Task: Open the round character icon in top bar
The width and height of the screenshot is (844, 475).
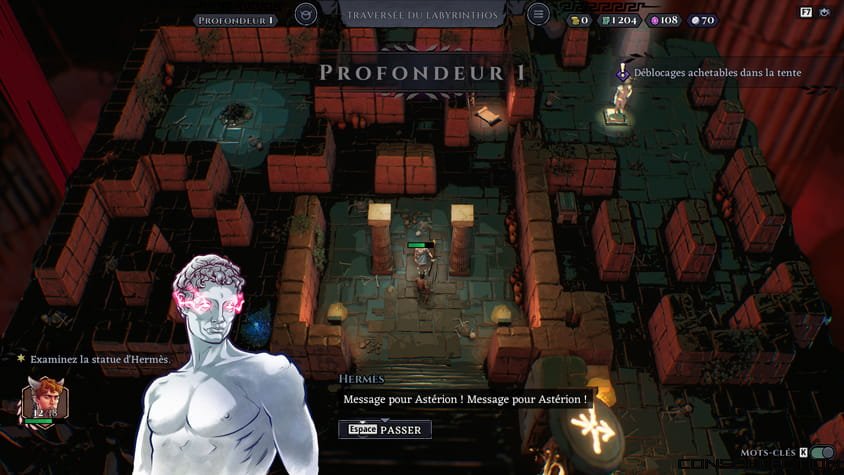Action: [307, 15]
